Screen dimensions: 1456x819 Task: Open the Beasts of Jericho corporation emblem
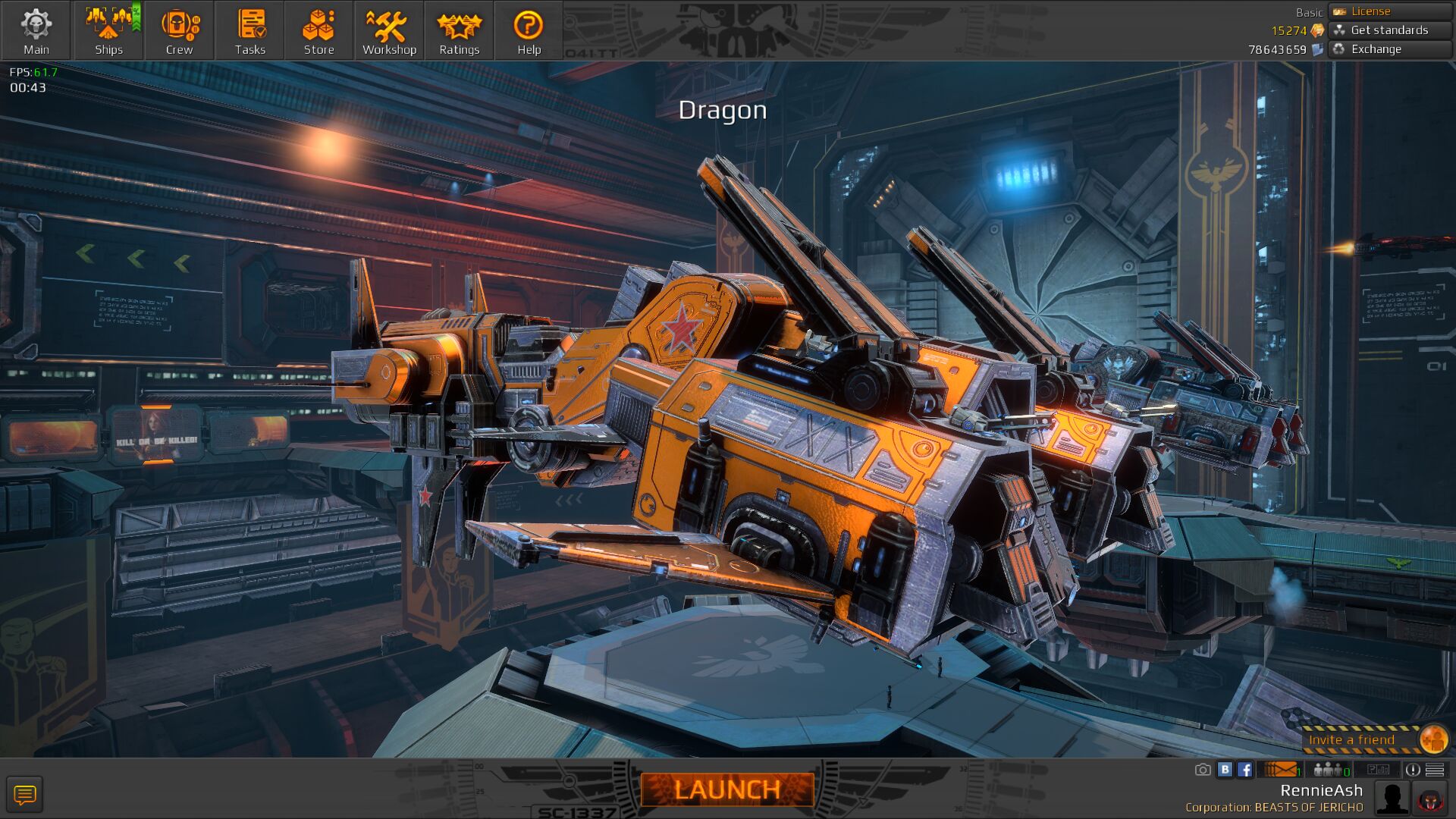tap(1431, 799)
